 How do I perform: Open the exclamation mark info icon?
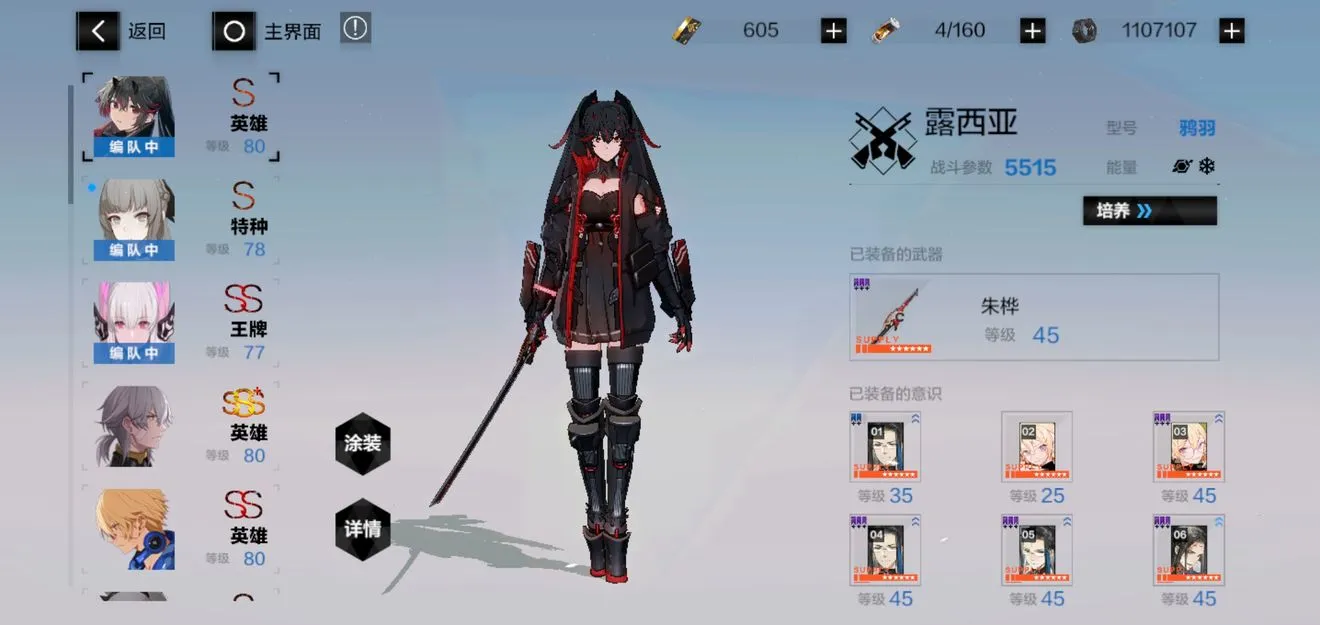point(355,29)
